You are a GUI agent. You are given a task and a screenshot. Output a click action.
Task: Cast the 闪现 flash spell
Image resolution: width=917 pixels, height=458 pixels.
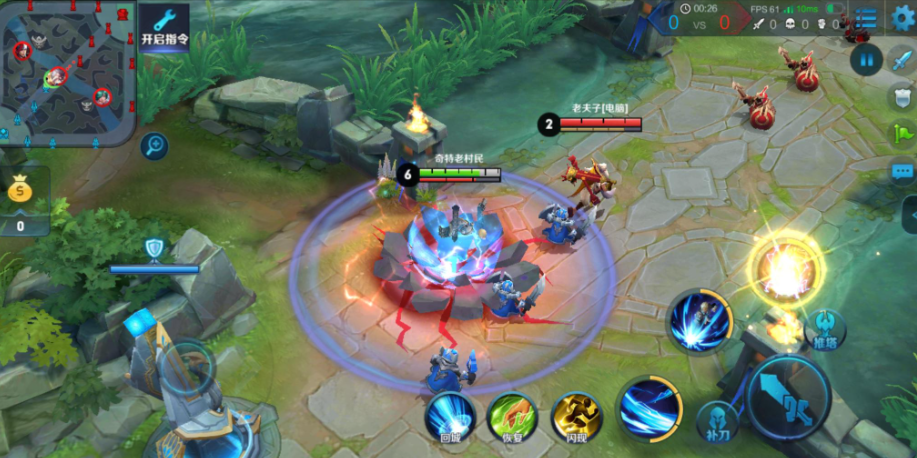pos(576,416)
